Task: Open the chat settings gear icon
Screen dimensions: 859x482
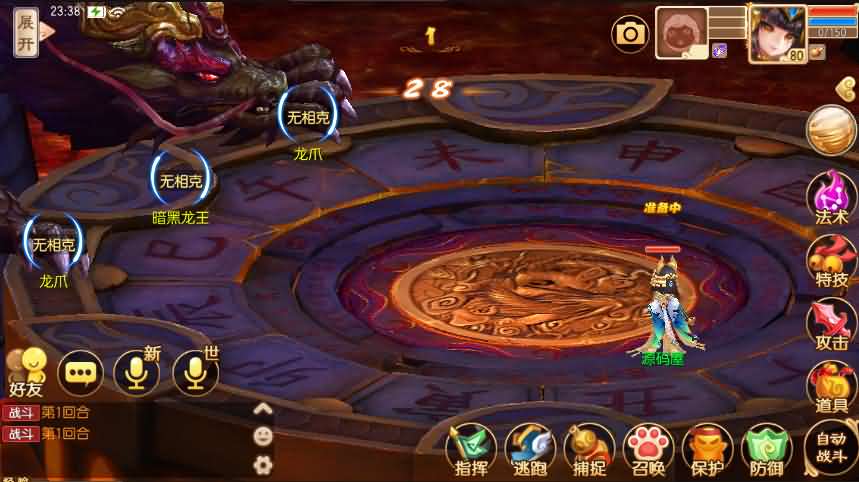Action: (263, 463)
